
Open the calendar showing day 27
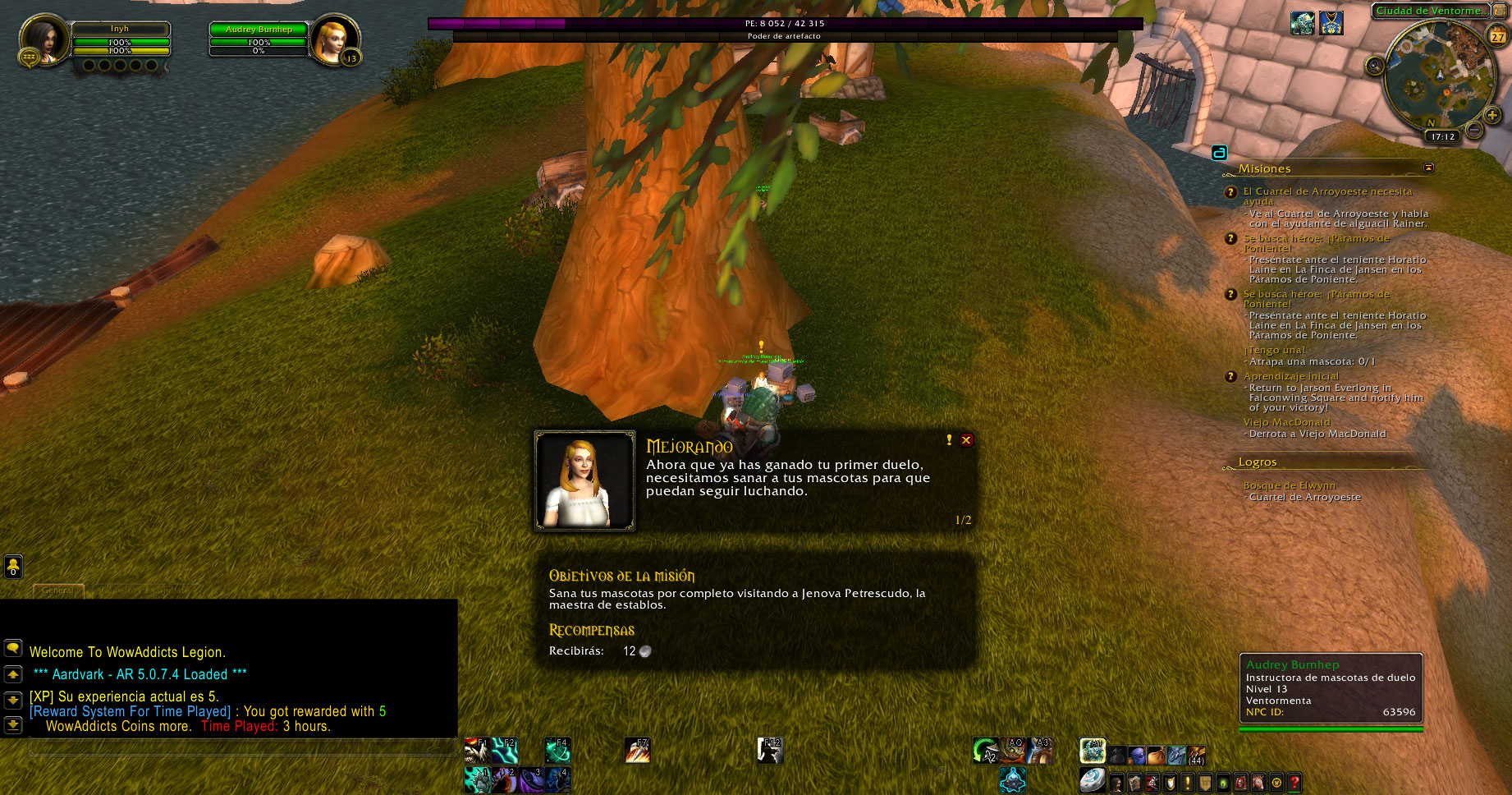click(1498, 36)
